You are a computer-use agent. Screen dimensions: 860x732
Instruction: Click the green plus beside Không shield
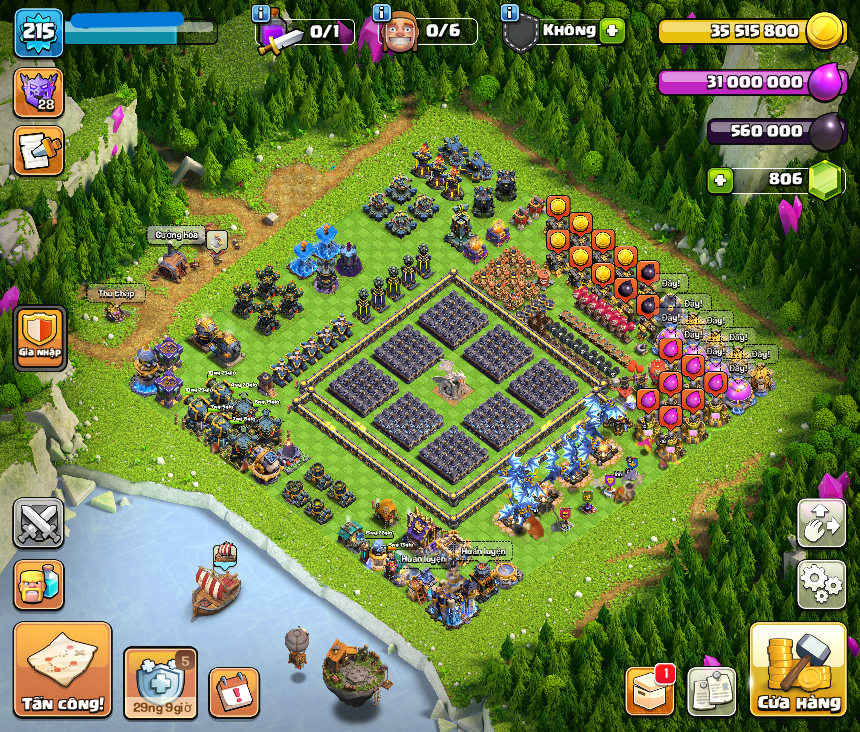(611, 31)
